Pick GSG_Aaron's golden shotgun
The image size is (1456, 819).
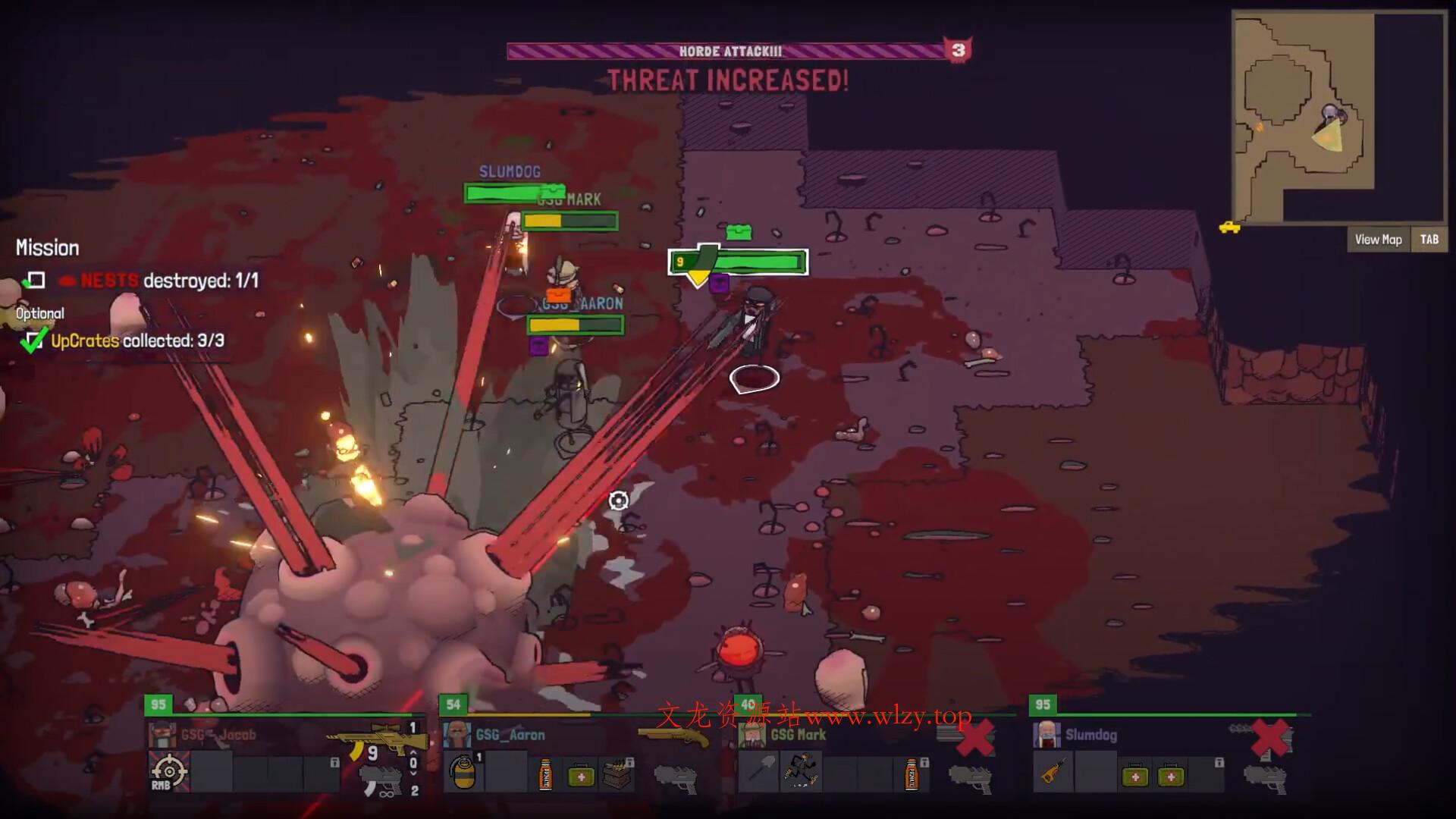coord(673,736)
